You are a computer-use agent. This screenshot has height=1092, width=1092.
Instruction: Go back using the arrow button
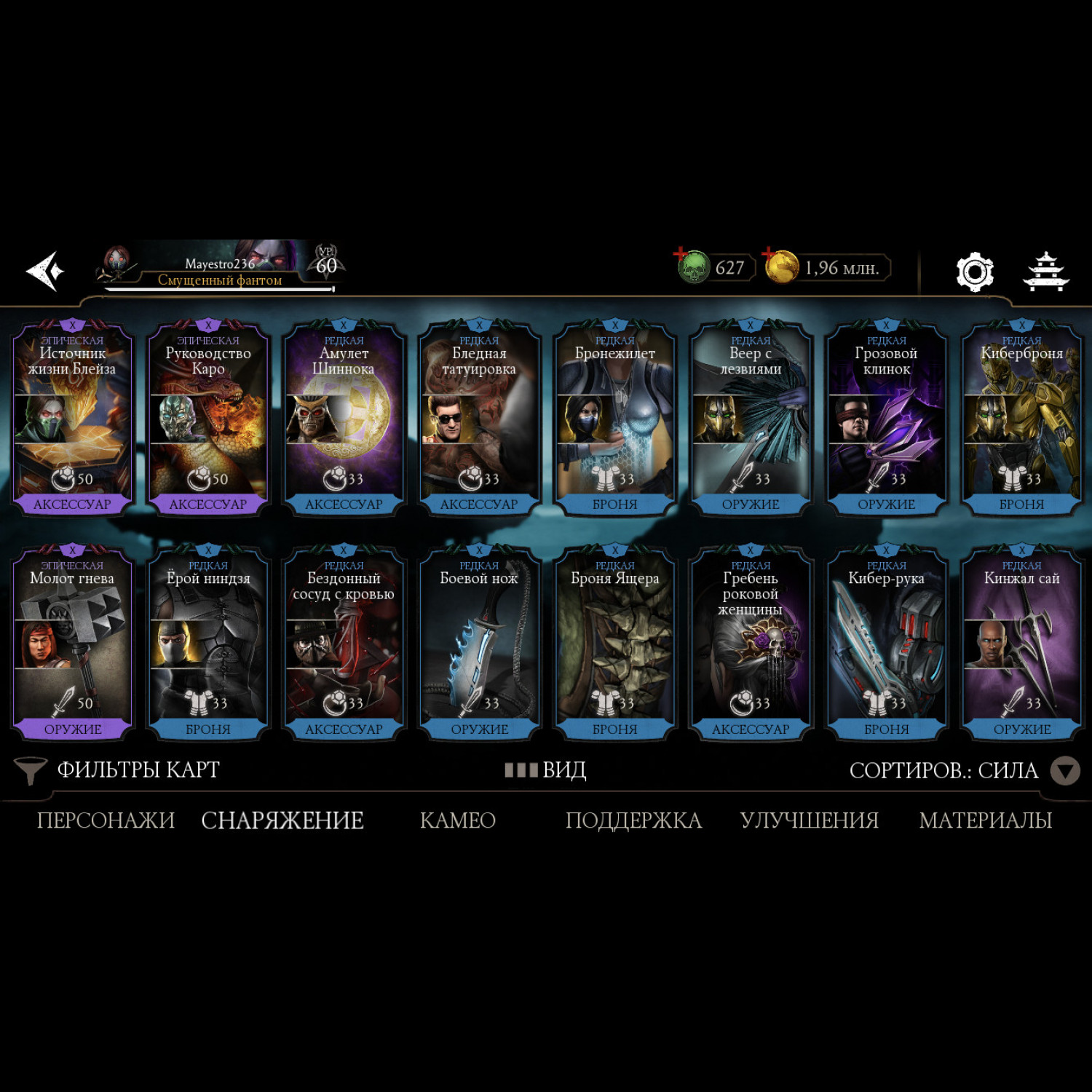tap(46, 271)
